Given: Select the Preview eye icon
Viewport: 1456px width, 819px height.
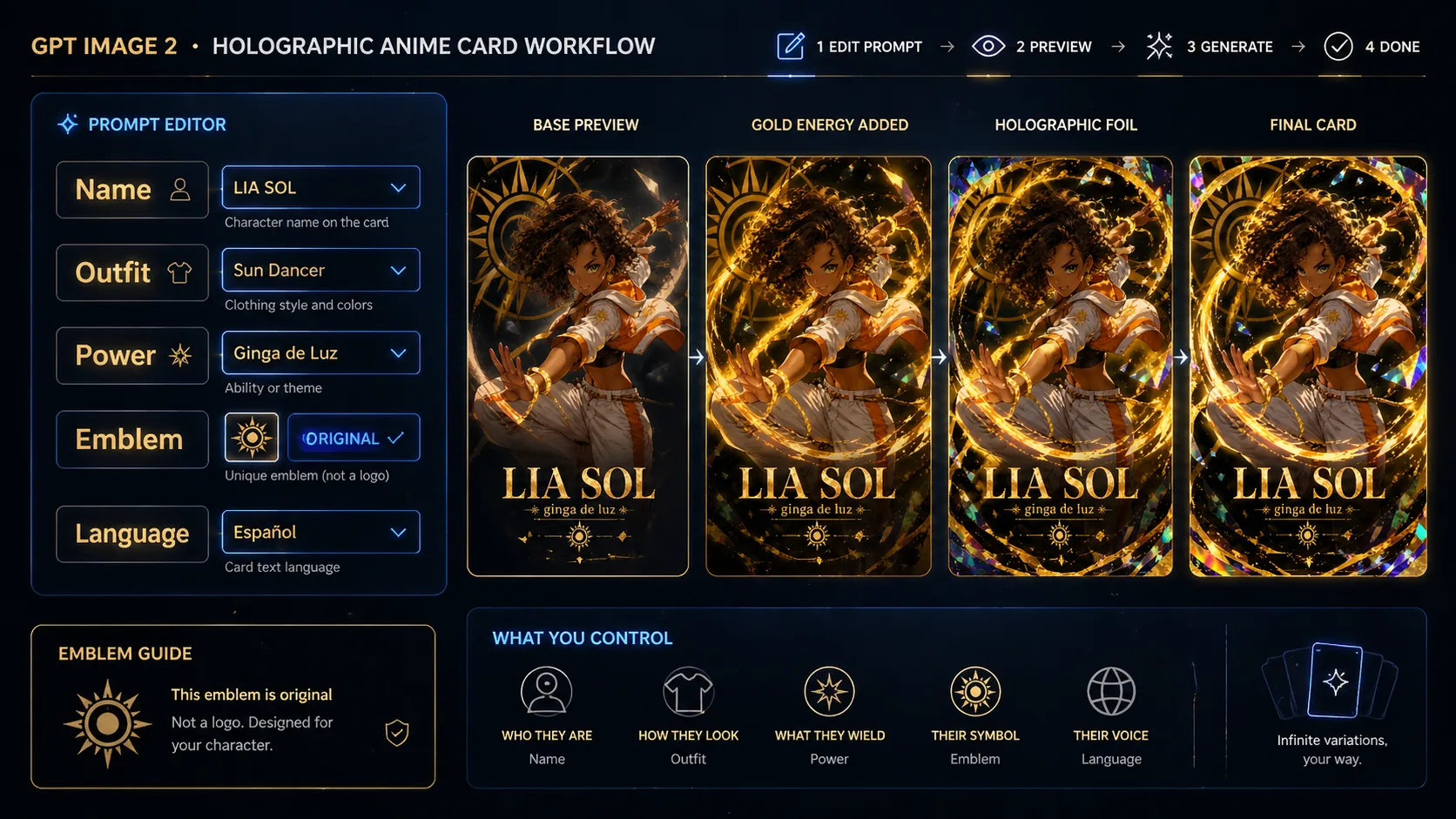Looking at the screenshot, I should [988, 44].
